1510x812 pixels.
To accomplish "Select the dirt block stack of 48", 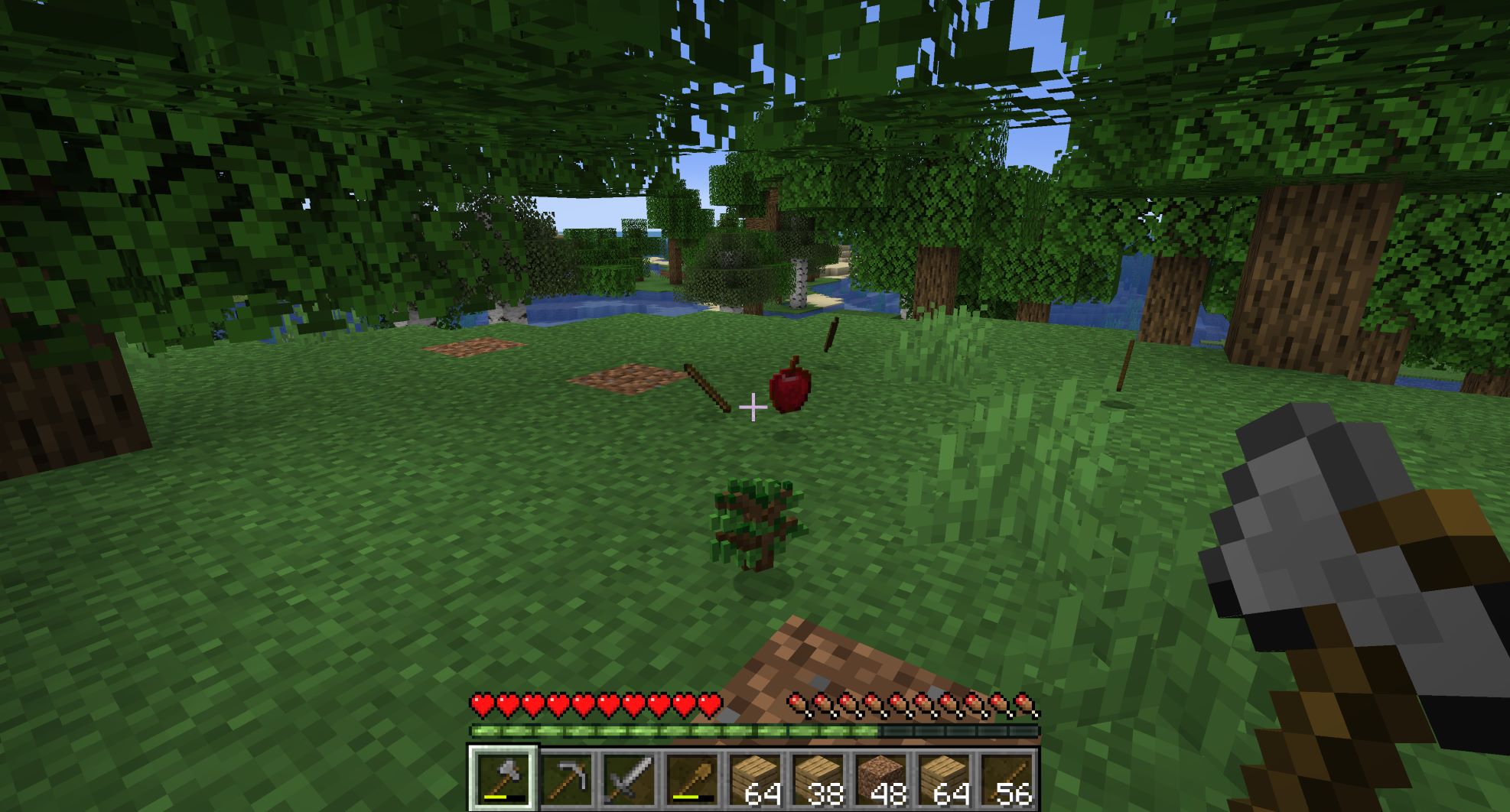I will tap(880, 779).
